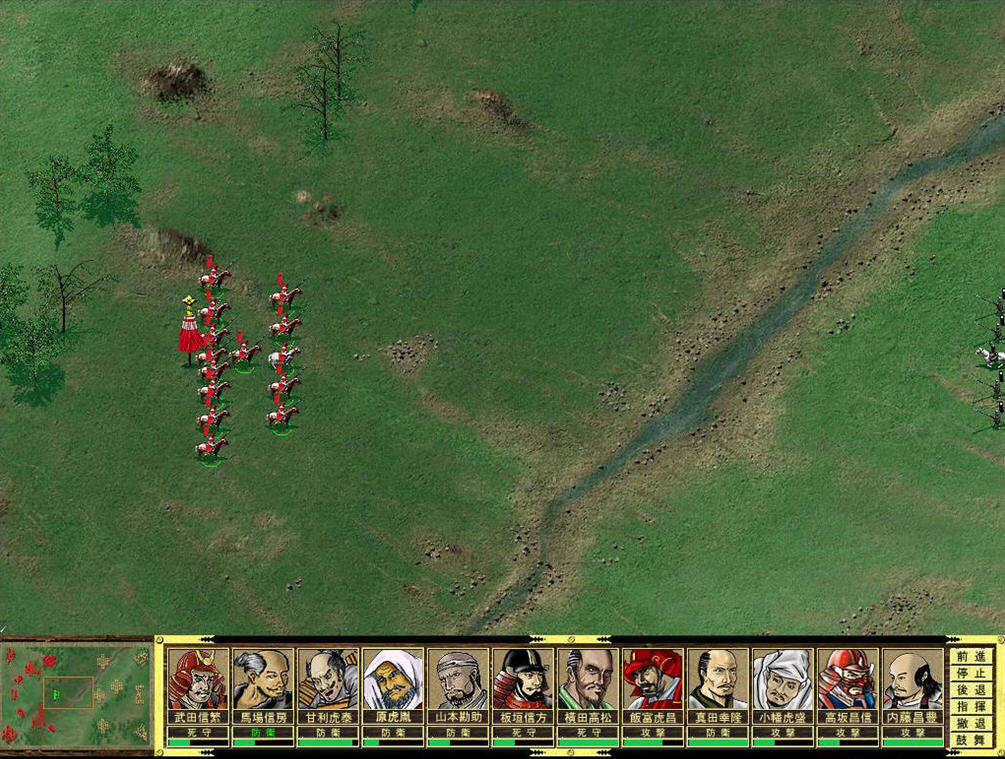The width and height of the screenshot is (1005, 759).
Task: Select general 内藤昌豊 portrait
Action: [913, 679]
